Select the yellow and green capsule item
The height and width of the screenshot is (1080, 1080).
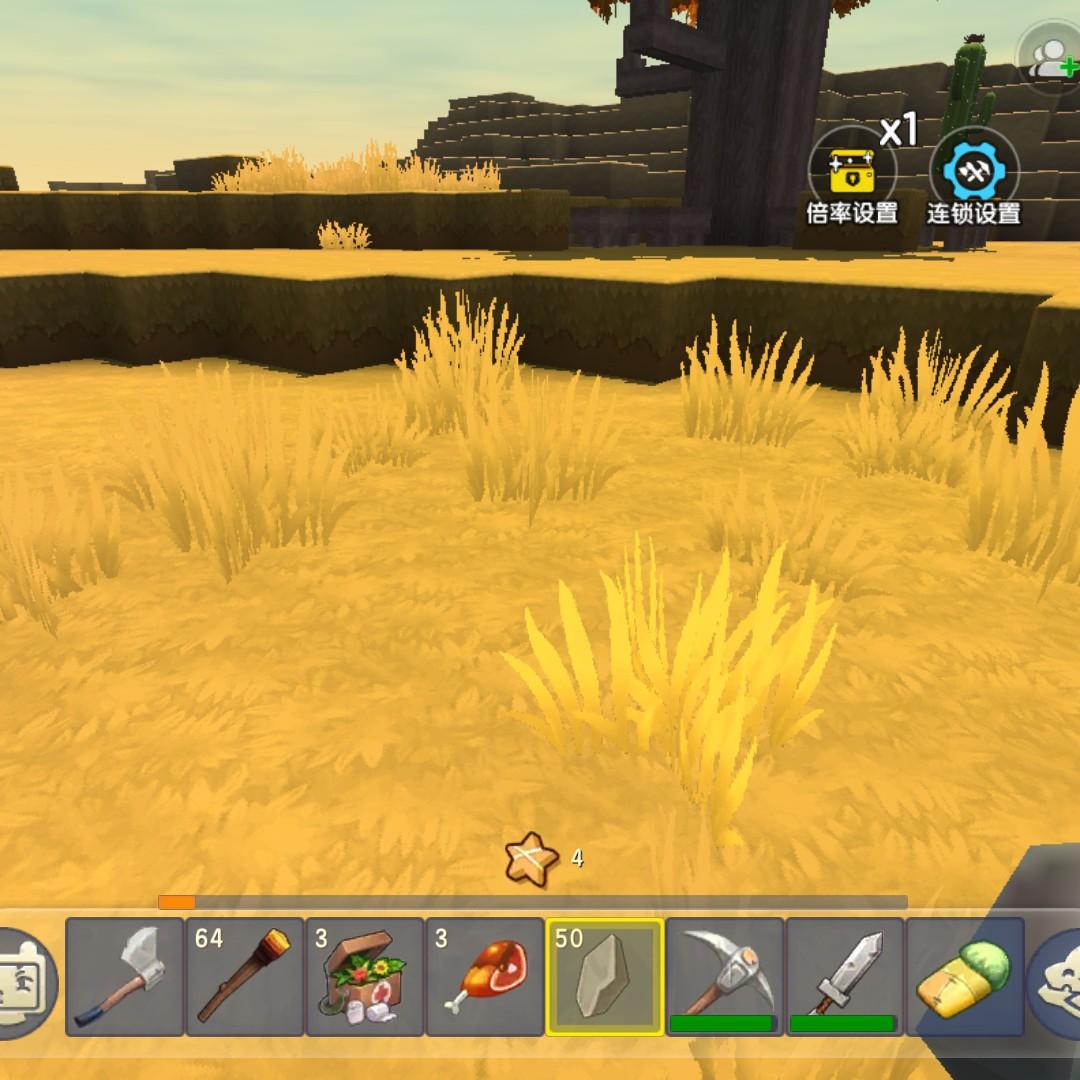click(965, 977)
